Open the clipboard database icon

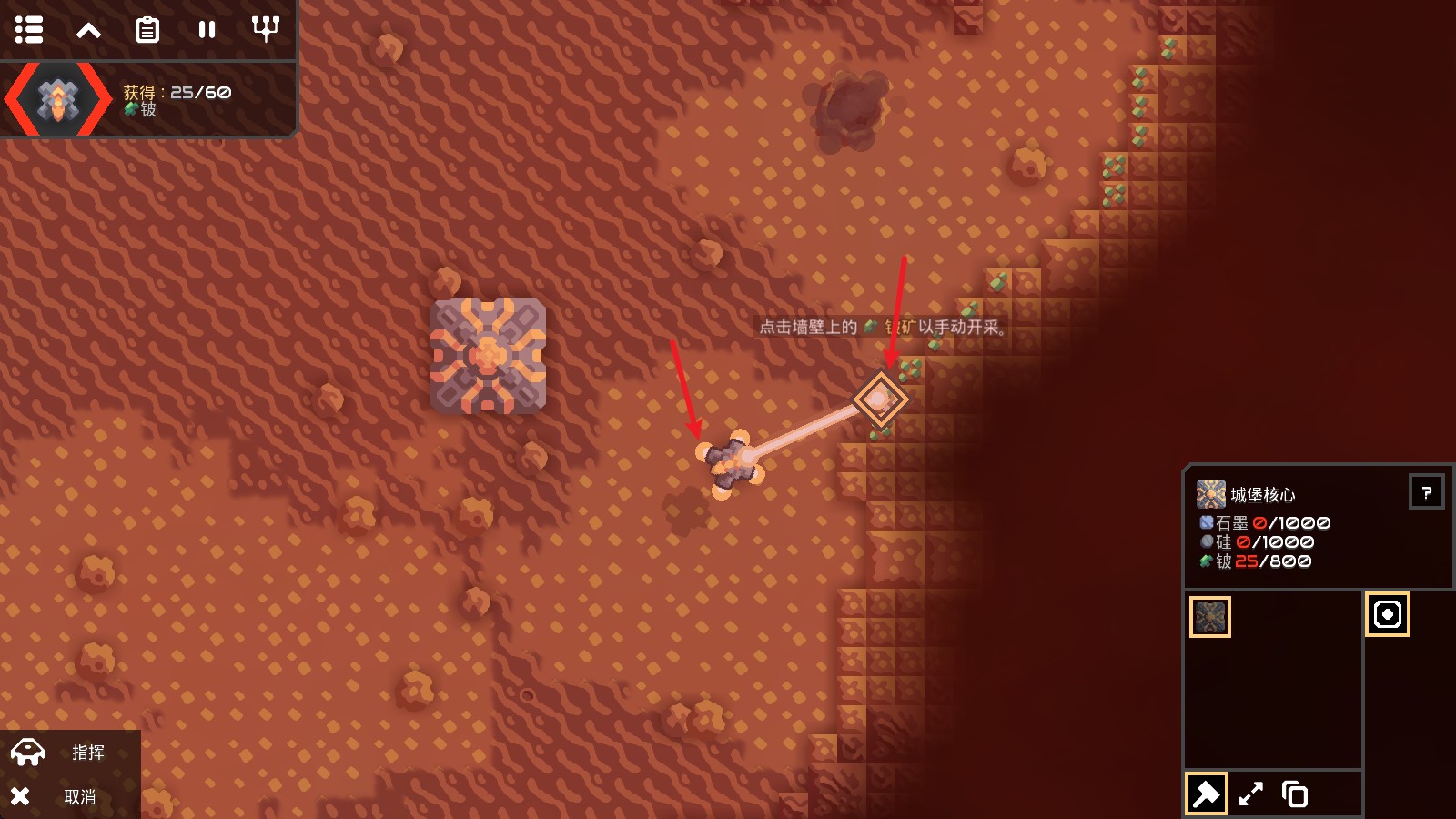(x=147, y=30)
